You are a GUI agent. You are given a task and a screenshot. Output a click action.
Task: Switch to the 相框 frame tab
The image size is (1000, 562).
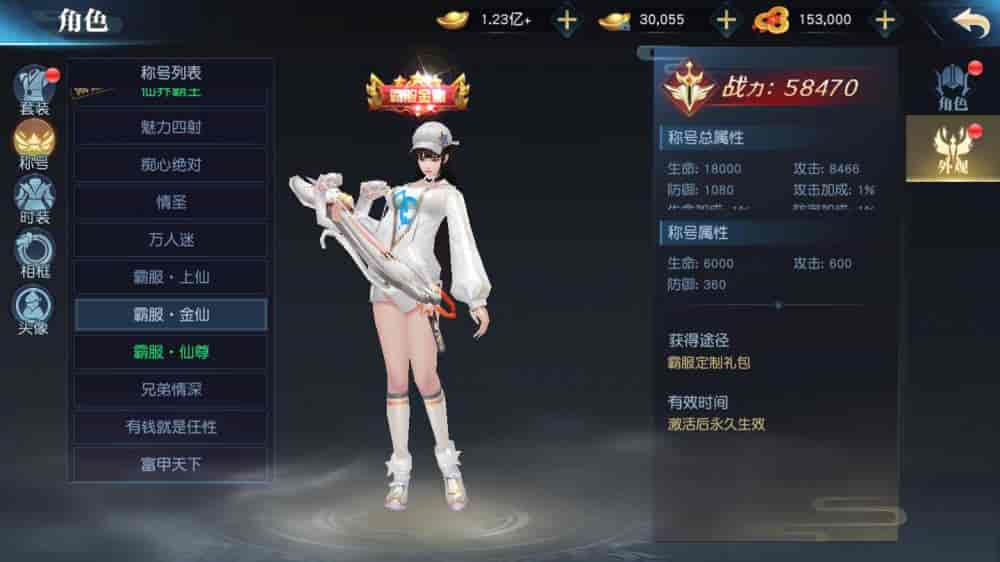click(x=35, y=253)
